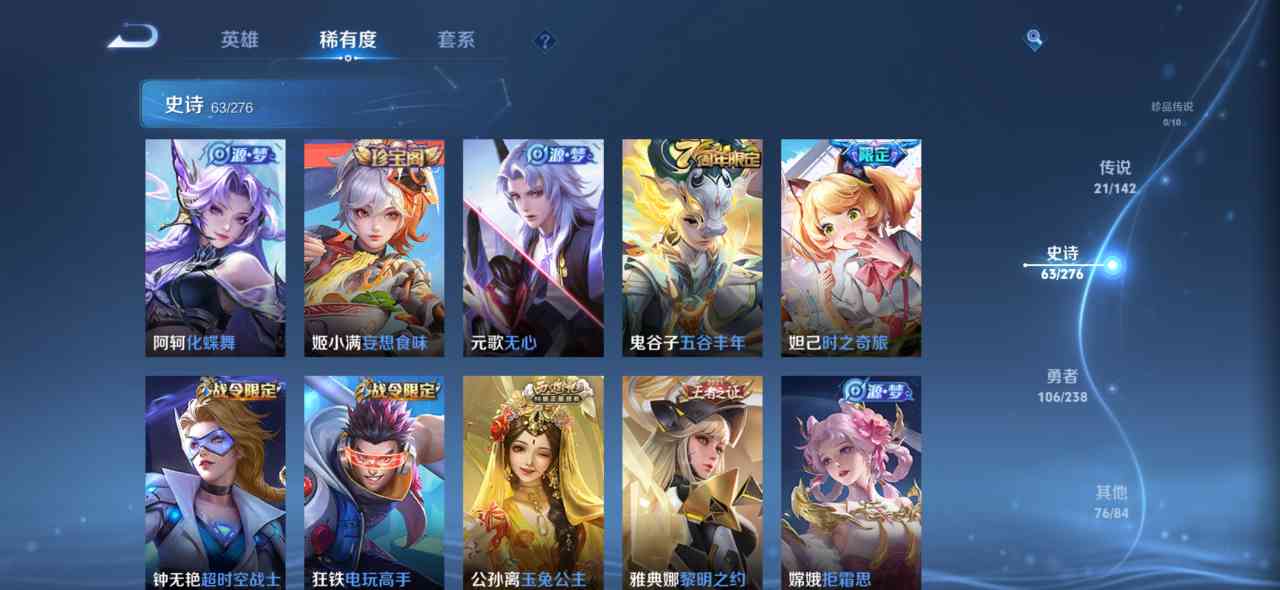This screenshot has height=590, width=1280.
Task: Jump to the 珍品传说 rarity section
Action: coord(1172,113)
